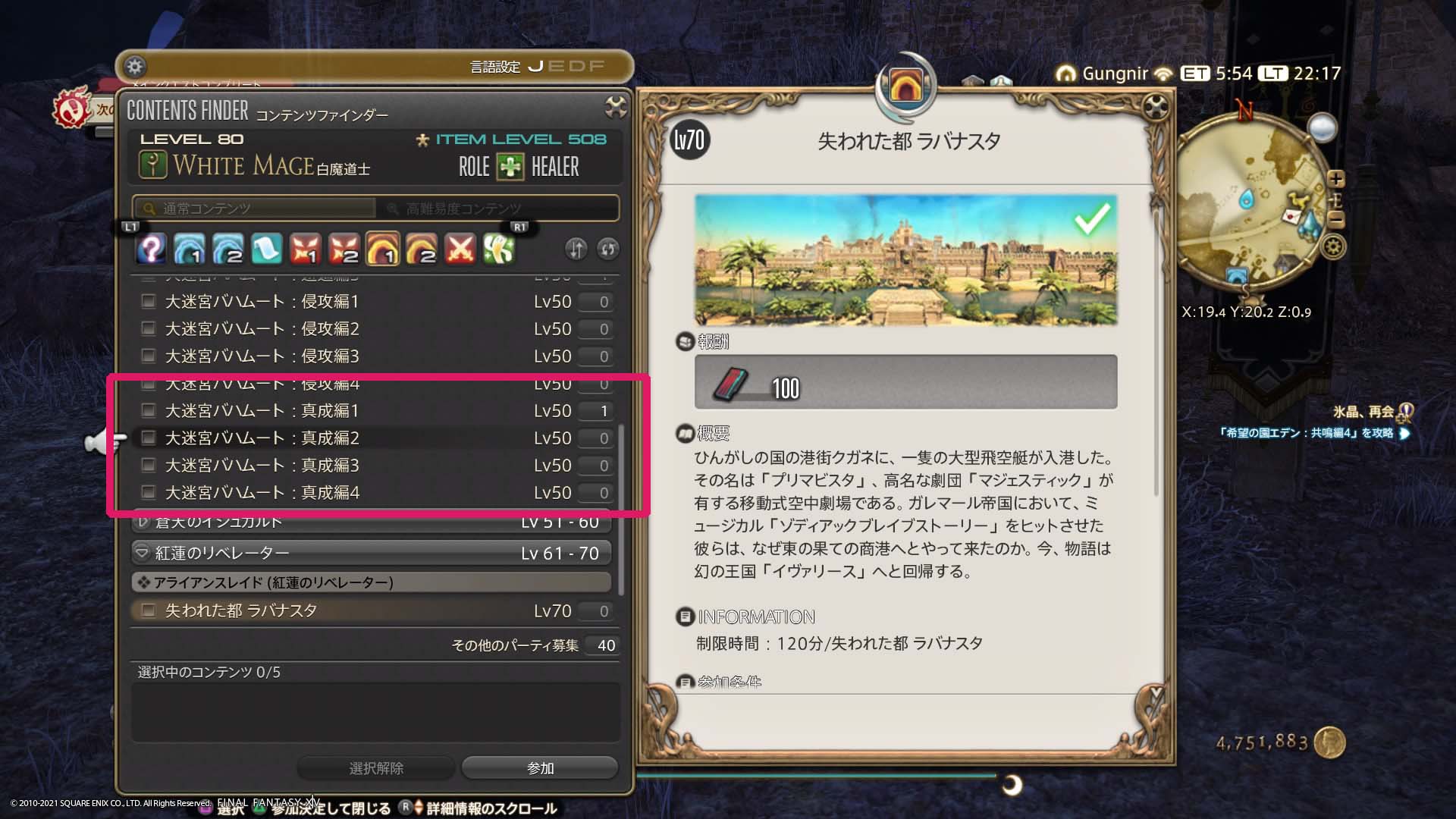Image resolution: width=1456 pixels, height=819 pixels.
Task: Check the 大迷宮バハムート：侵攻編1 box
Action: (149, 302)
